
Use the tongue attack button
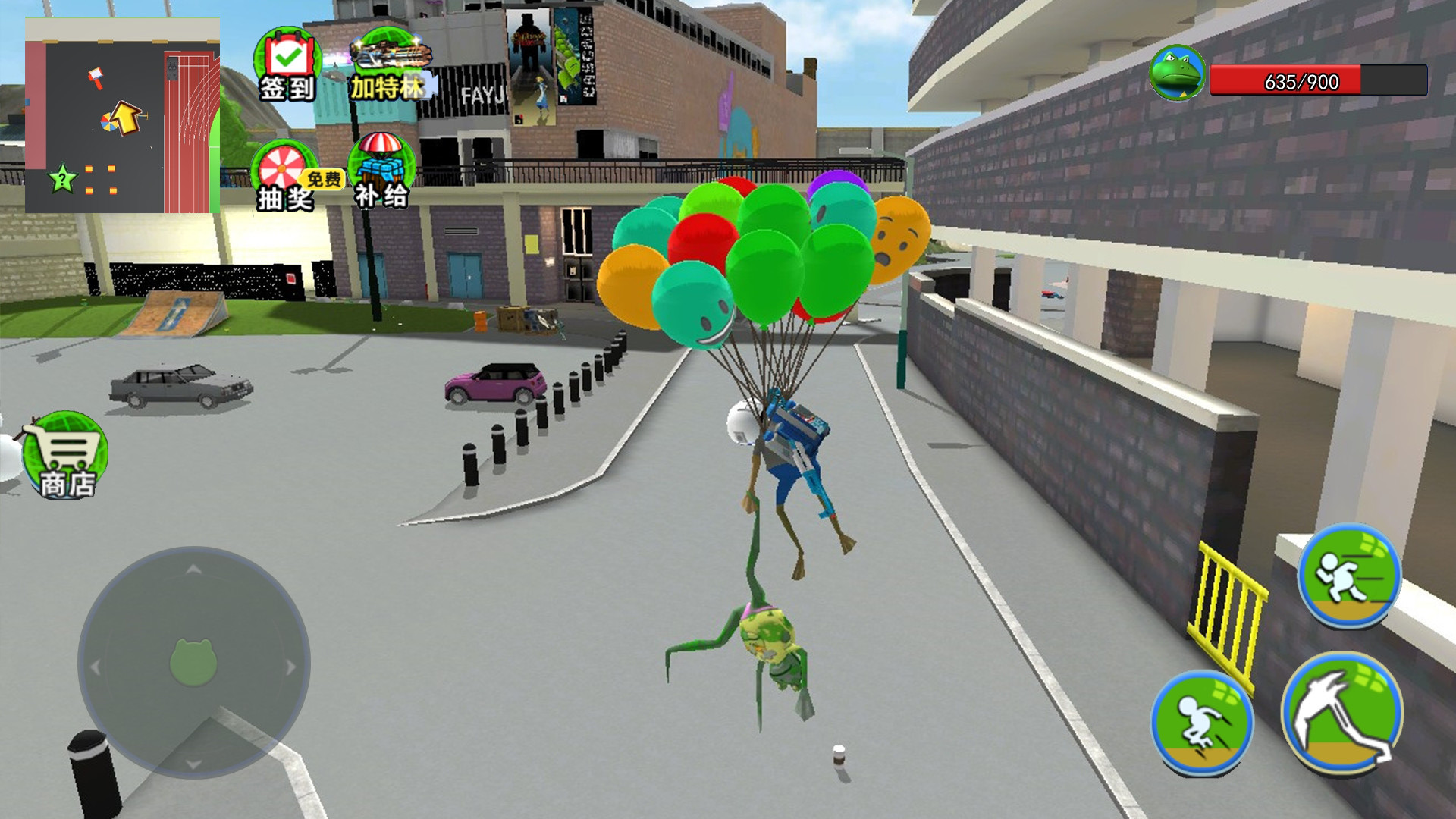(x=1341, y=713)
